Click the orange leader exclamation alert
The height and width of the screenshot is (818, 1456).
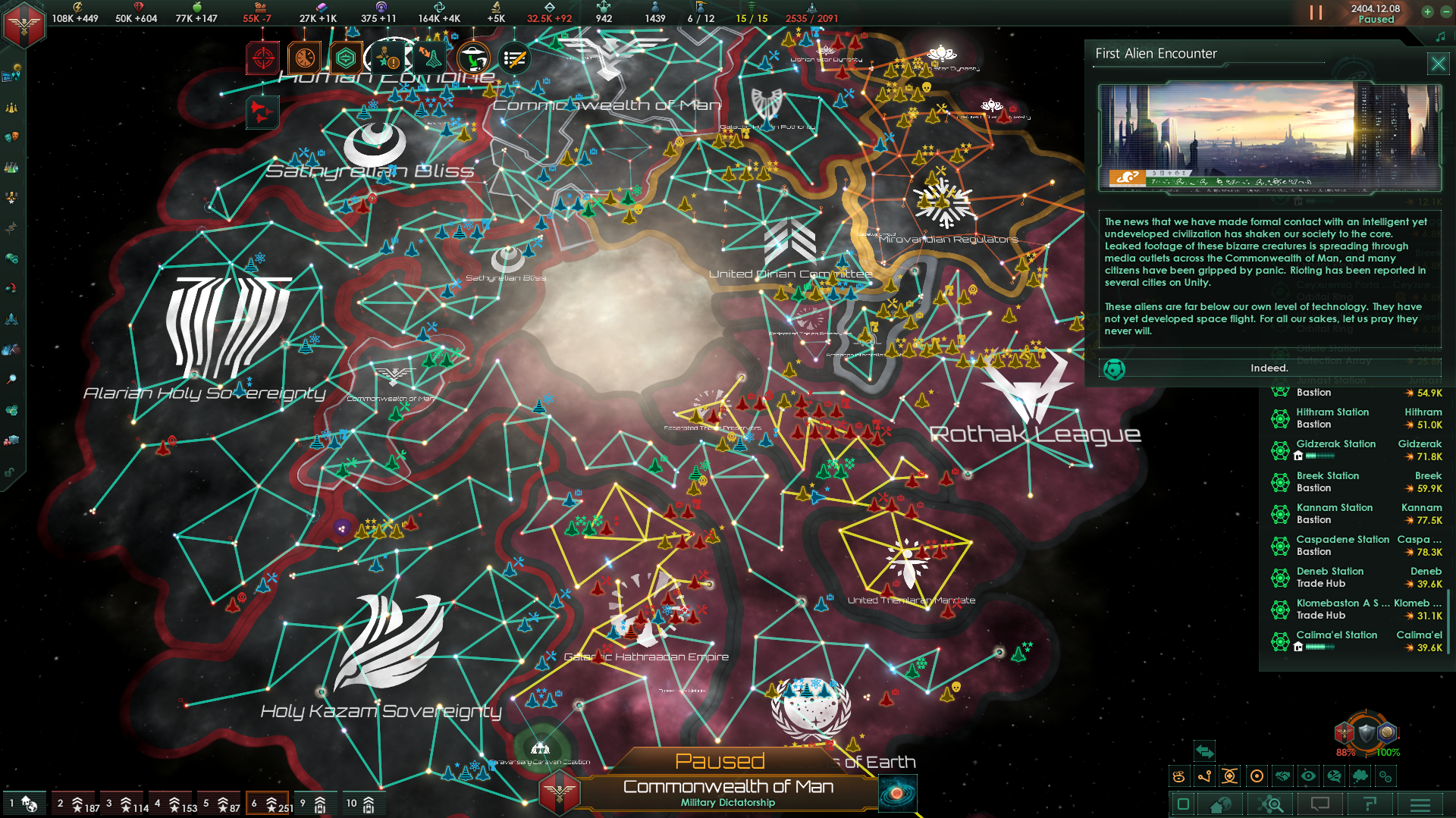pyautogui.click(x=388, y=57)
